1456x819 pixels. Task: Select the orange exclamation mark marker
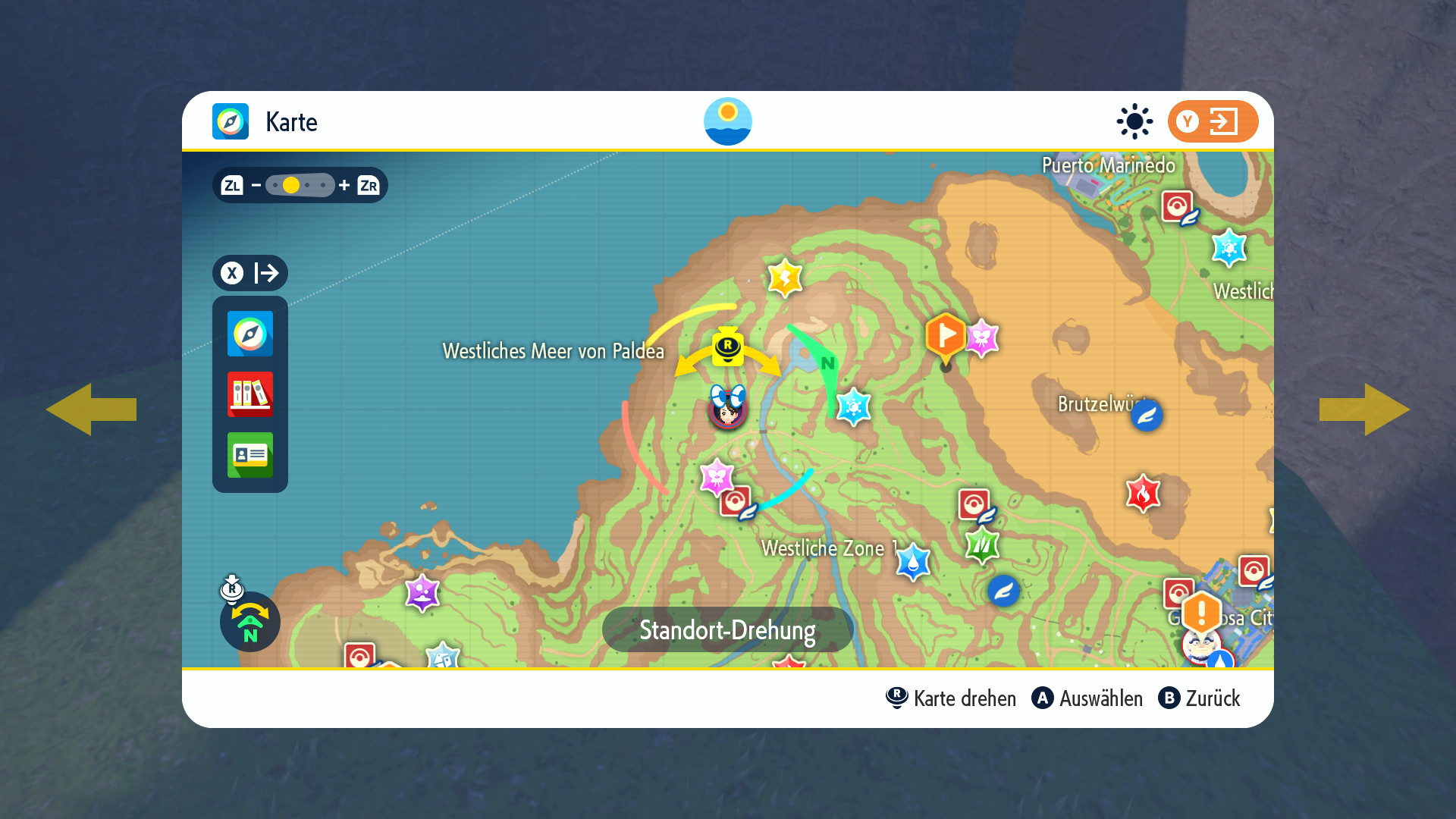tap(1201, 611)
